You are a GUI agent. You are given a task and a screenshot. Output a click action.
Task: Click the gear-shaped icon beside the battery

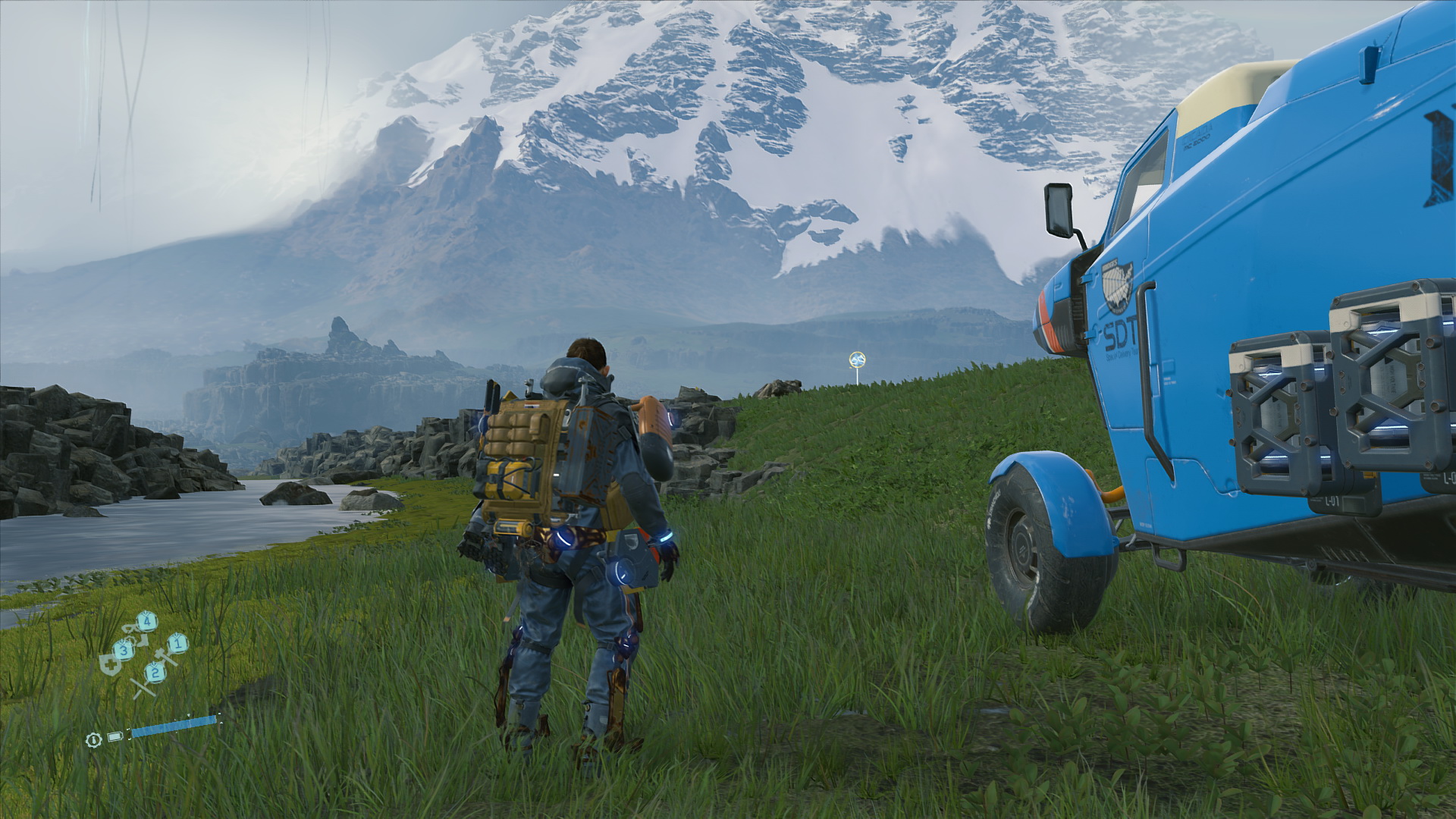tap(93, 739)
